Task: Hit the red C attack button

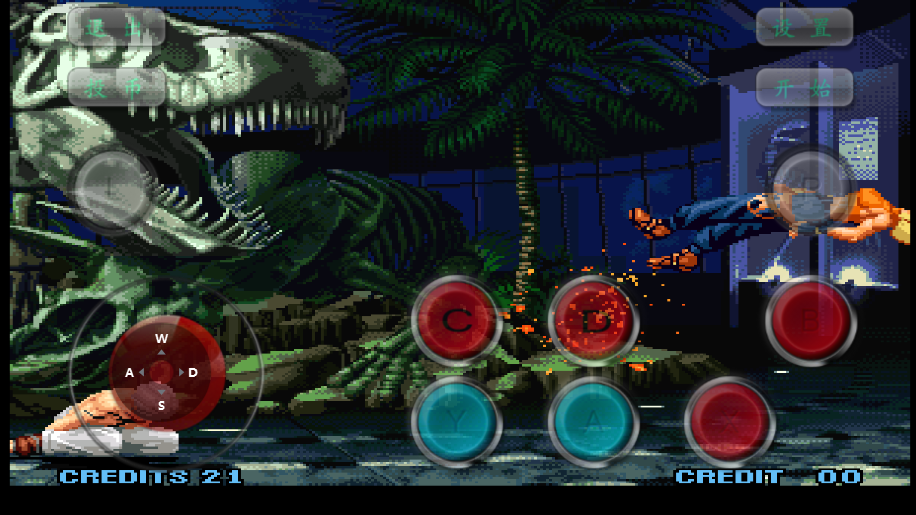Action: click(456, 320)
